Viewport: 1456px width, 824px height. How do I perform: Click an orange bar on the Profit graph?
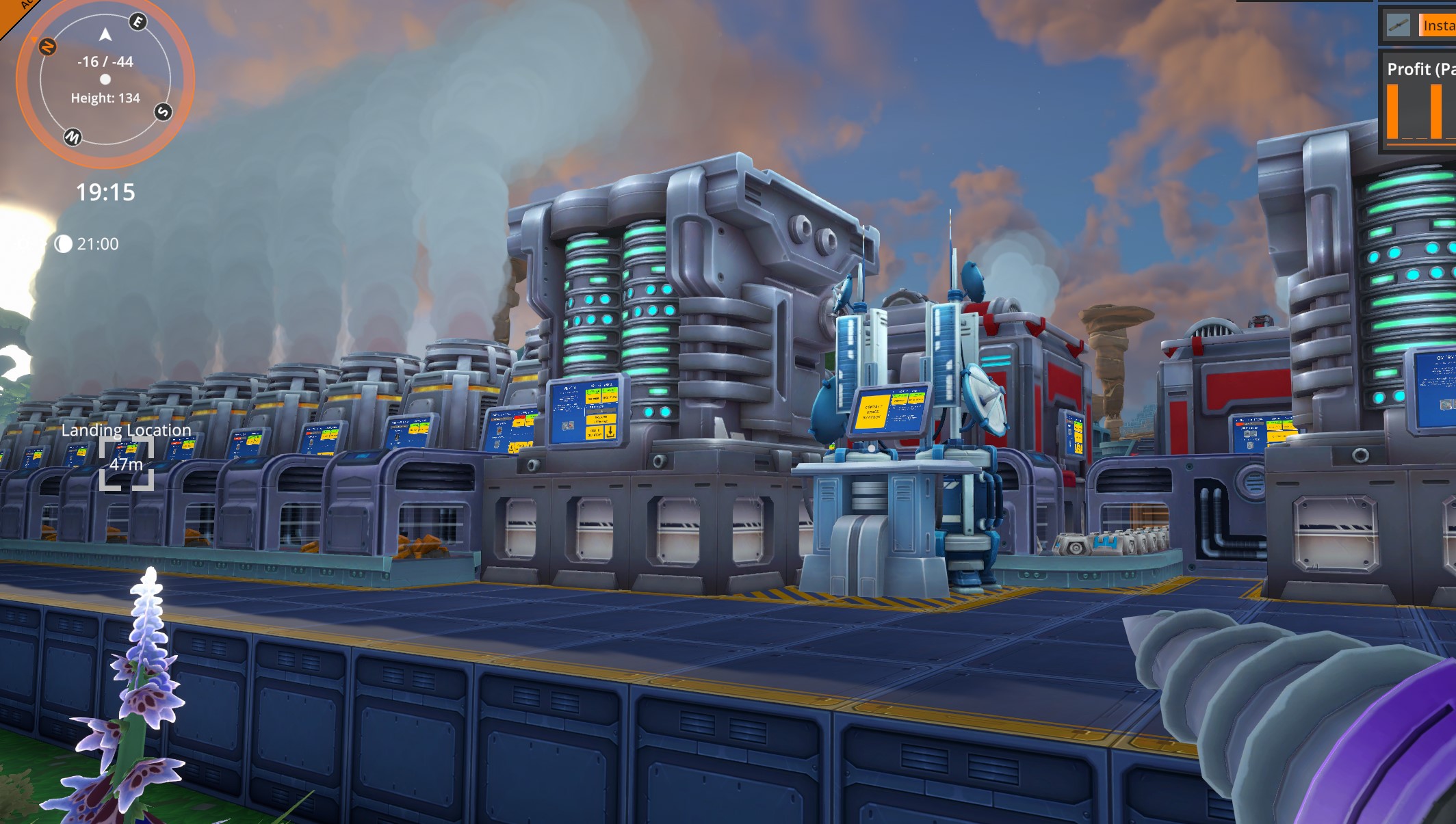tap(1392, 111)
